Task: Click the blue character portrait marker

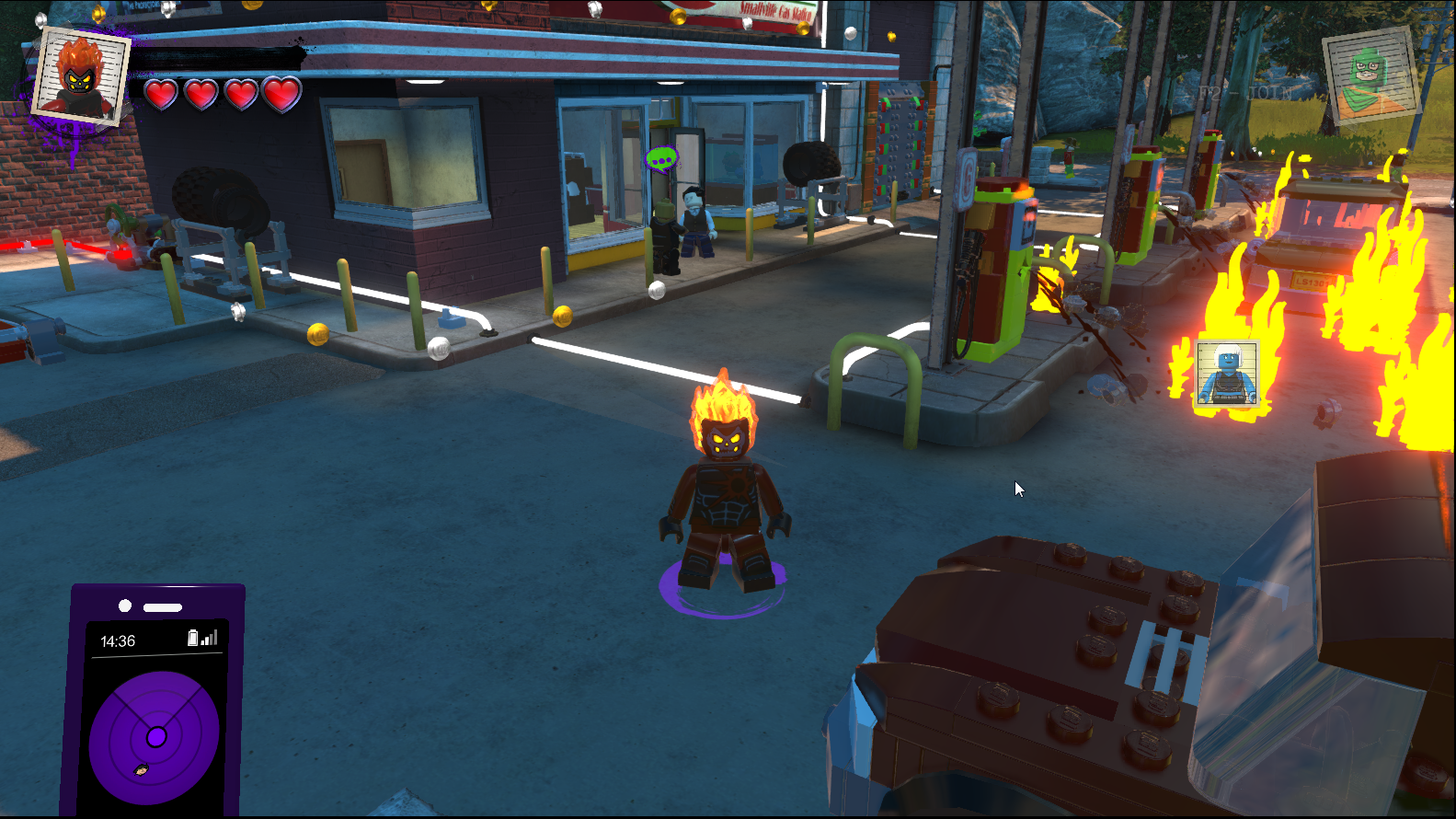Action: 1227,373
